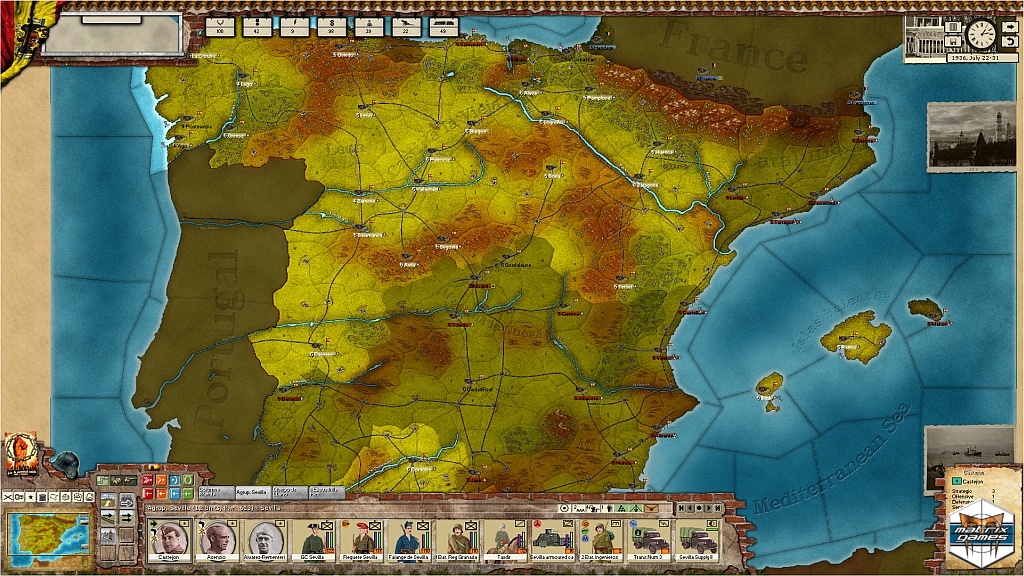This screenshot has width=1024, height=576.
Task: Switch to the Agrup. Sevilla stack tab
Action: click(252, 492)
